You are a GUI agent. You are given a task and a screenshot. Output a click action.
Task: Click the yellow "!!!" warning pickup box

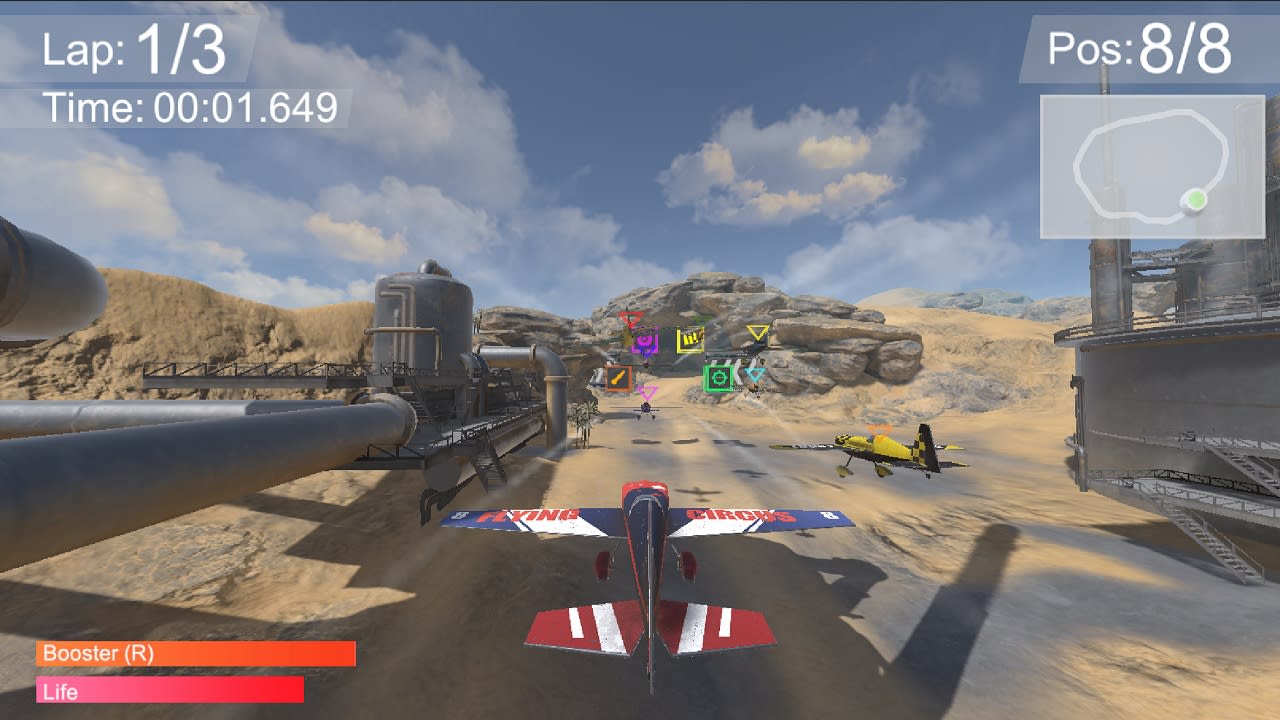tap(689, 338)
